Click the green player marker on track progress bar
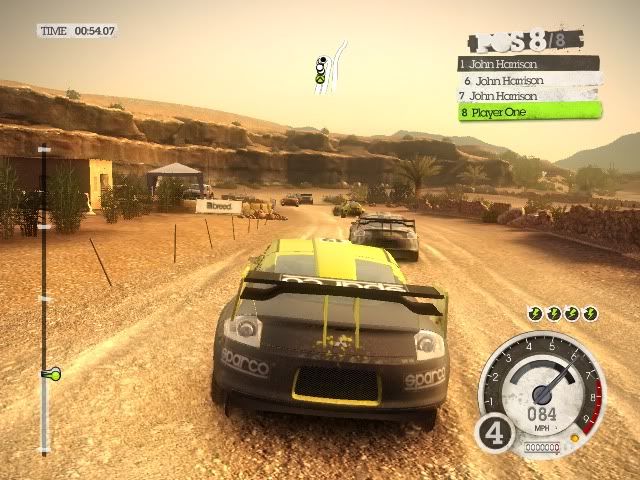 49,374
